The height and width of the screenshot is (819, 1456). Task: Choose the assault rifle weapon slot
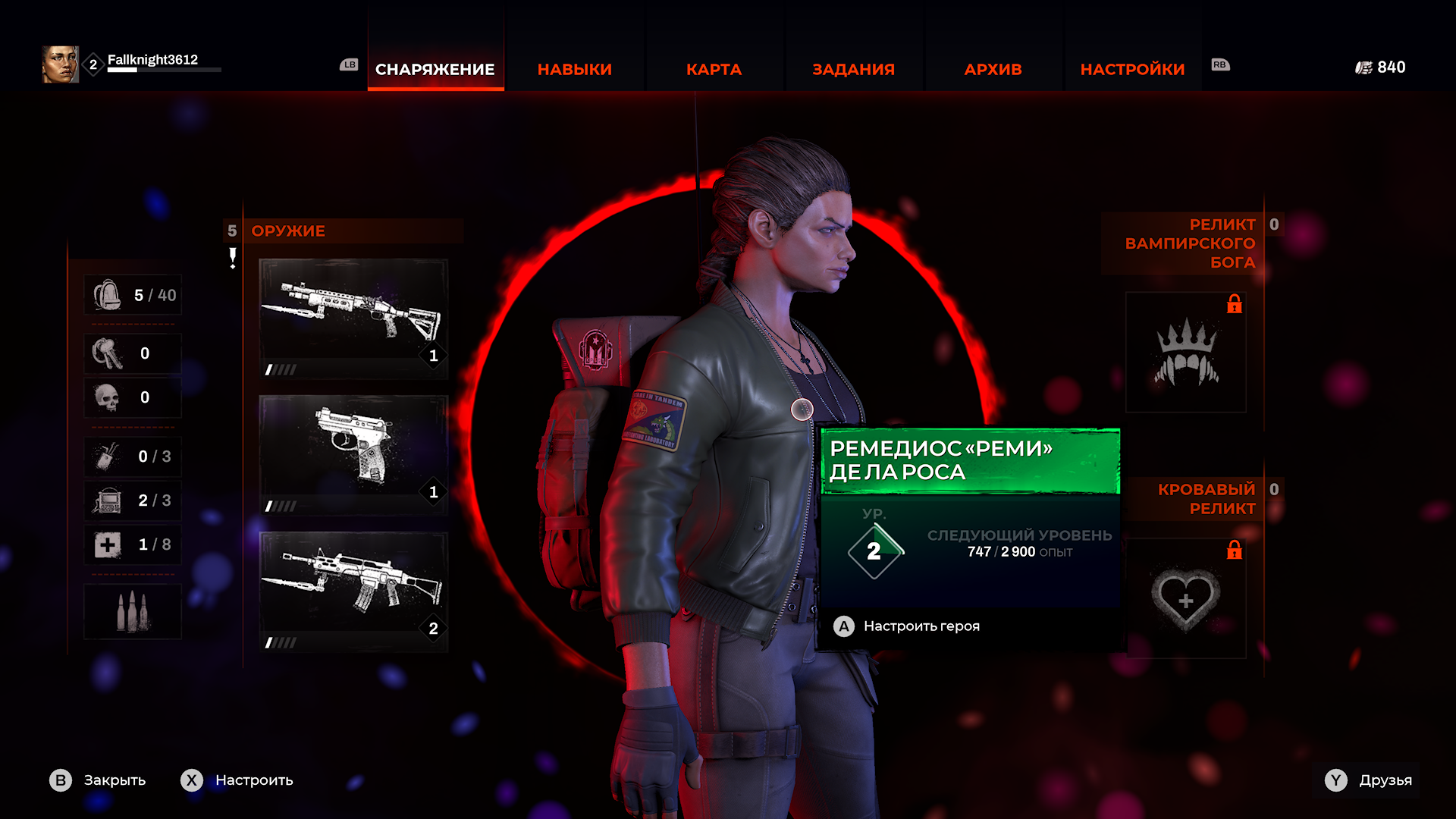(x=353, y=591)
